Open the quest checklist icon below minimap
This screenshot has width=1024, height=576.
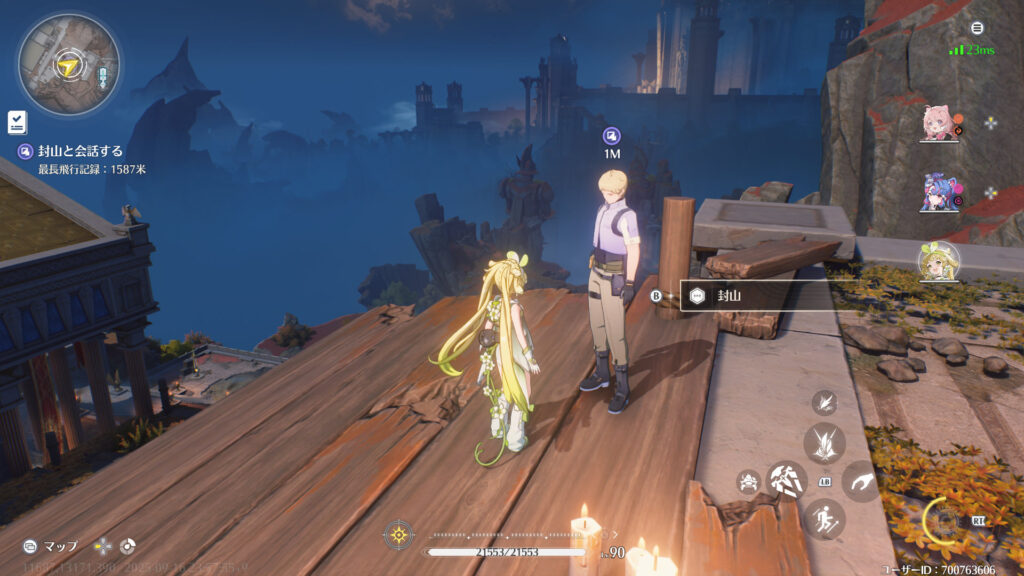pyautogui.click(x=17, y=122)
